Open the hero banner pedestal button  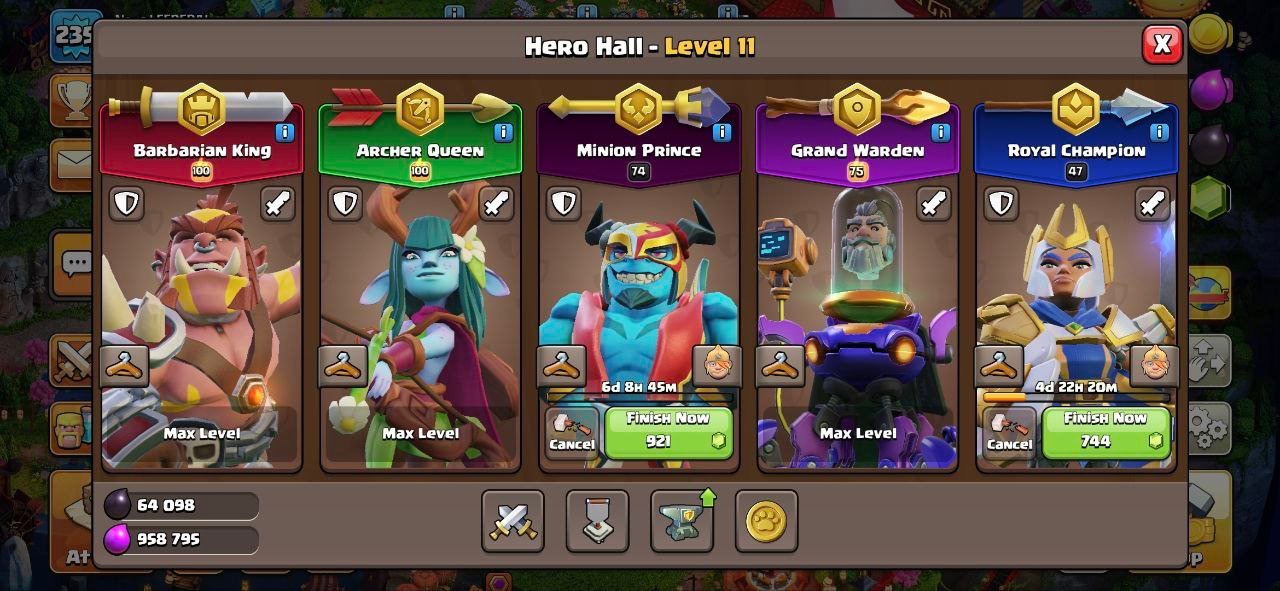(597, 521)
